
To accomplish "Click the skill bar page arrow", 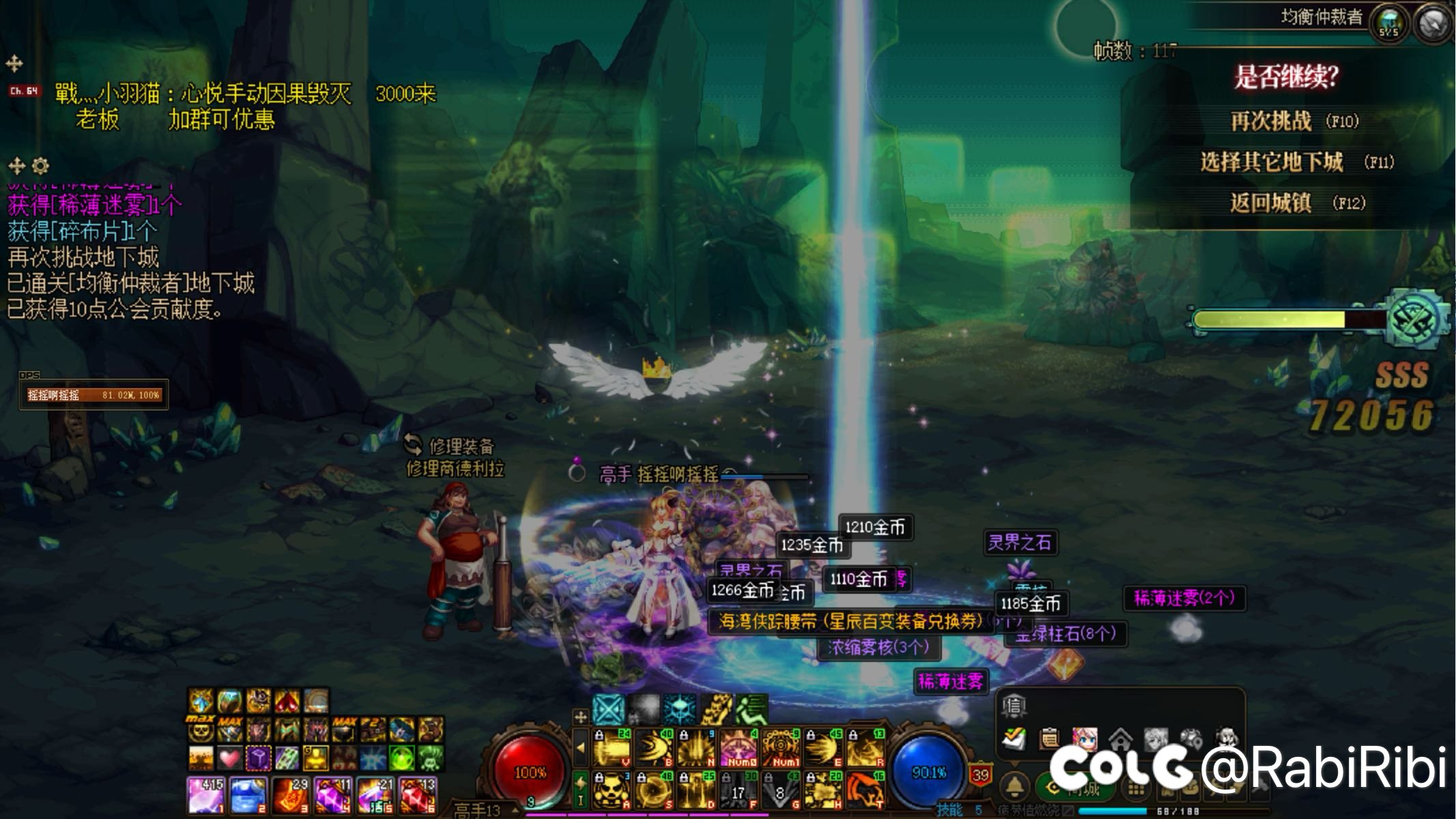I will (x=581, y=748).
